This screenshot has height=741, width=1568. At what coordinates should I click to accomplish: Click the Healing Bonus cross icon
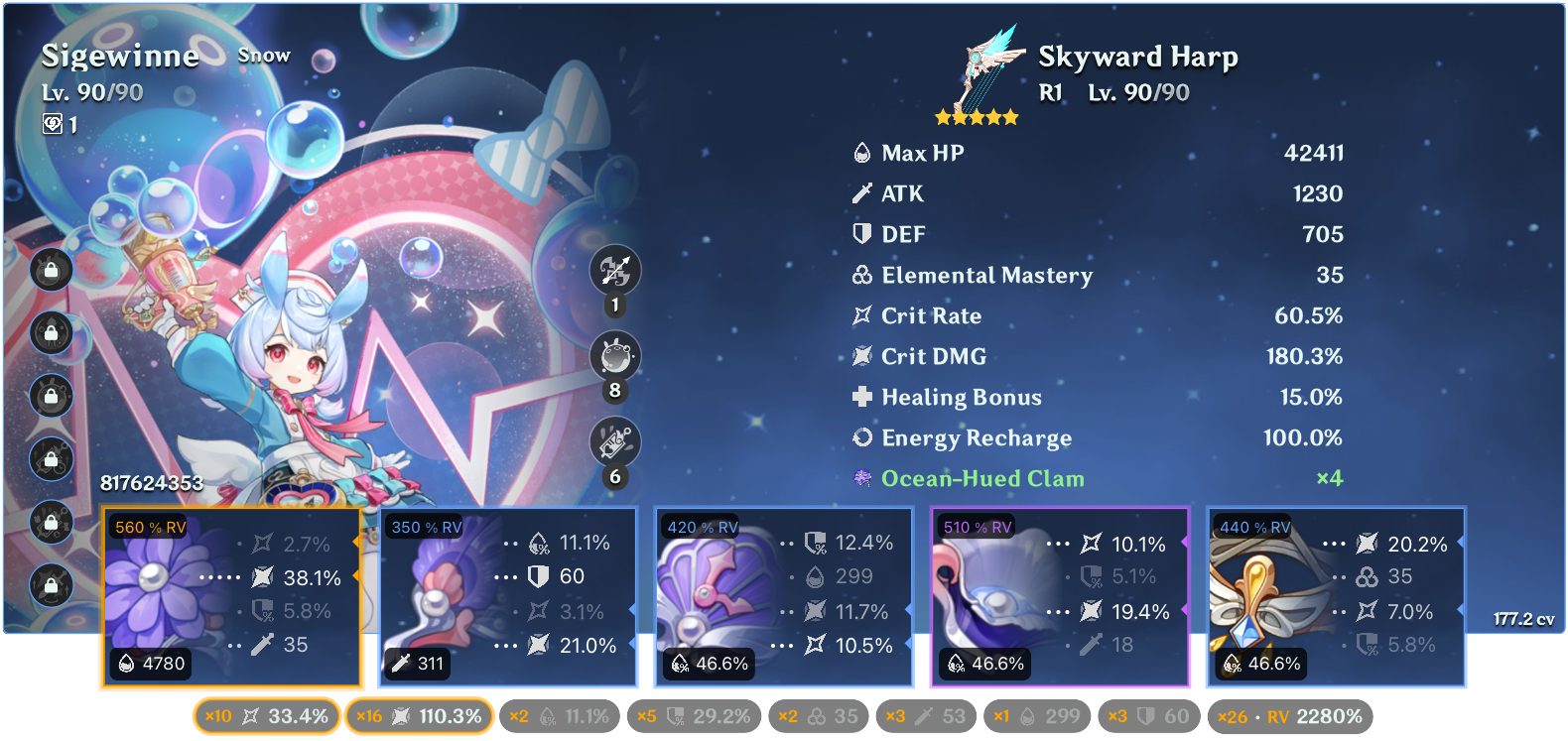pos(861,397)
